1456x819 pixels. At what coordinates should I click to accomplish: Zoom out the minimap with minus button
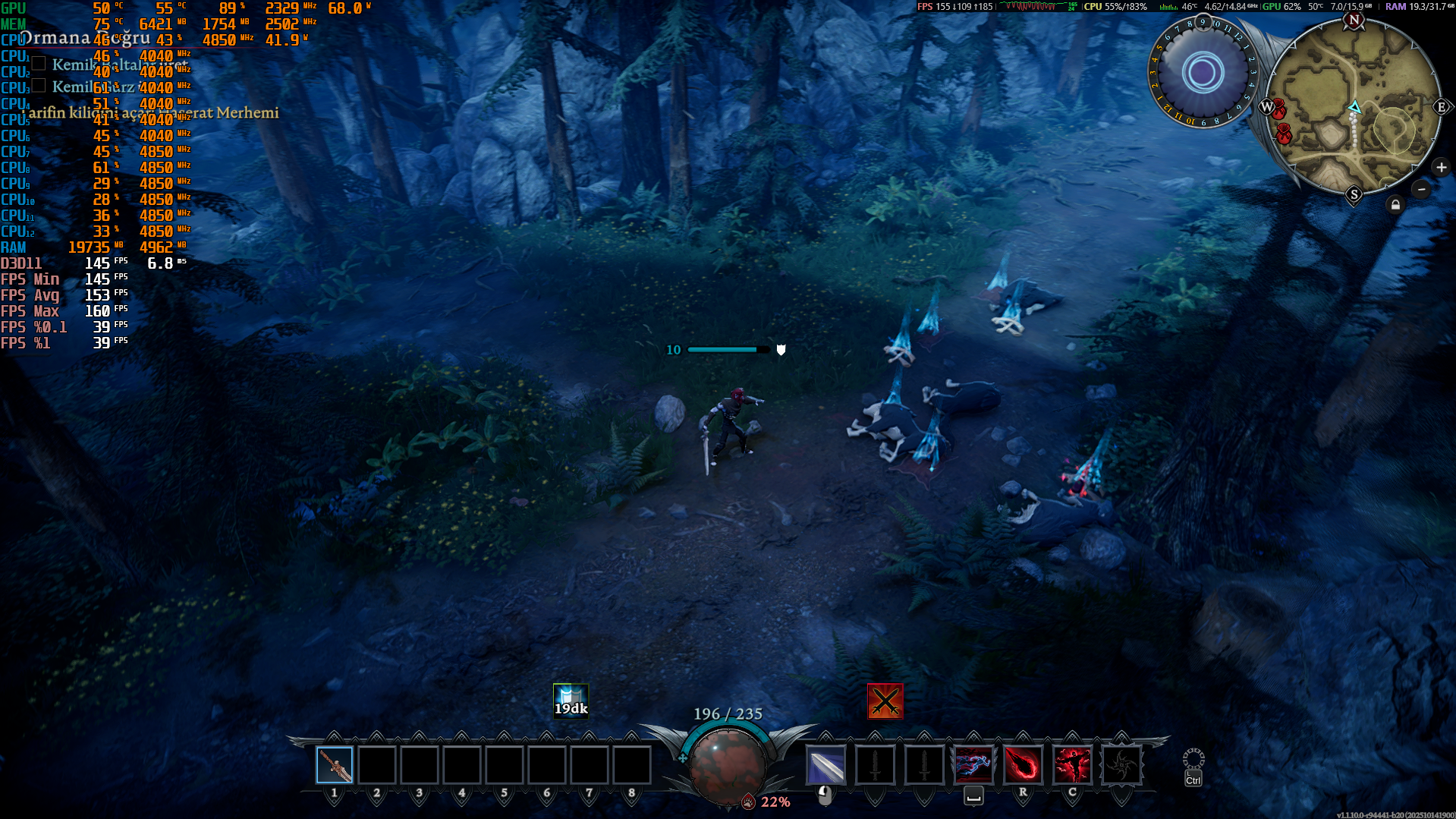pos(1422,189)
